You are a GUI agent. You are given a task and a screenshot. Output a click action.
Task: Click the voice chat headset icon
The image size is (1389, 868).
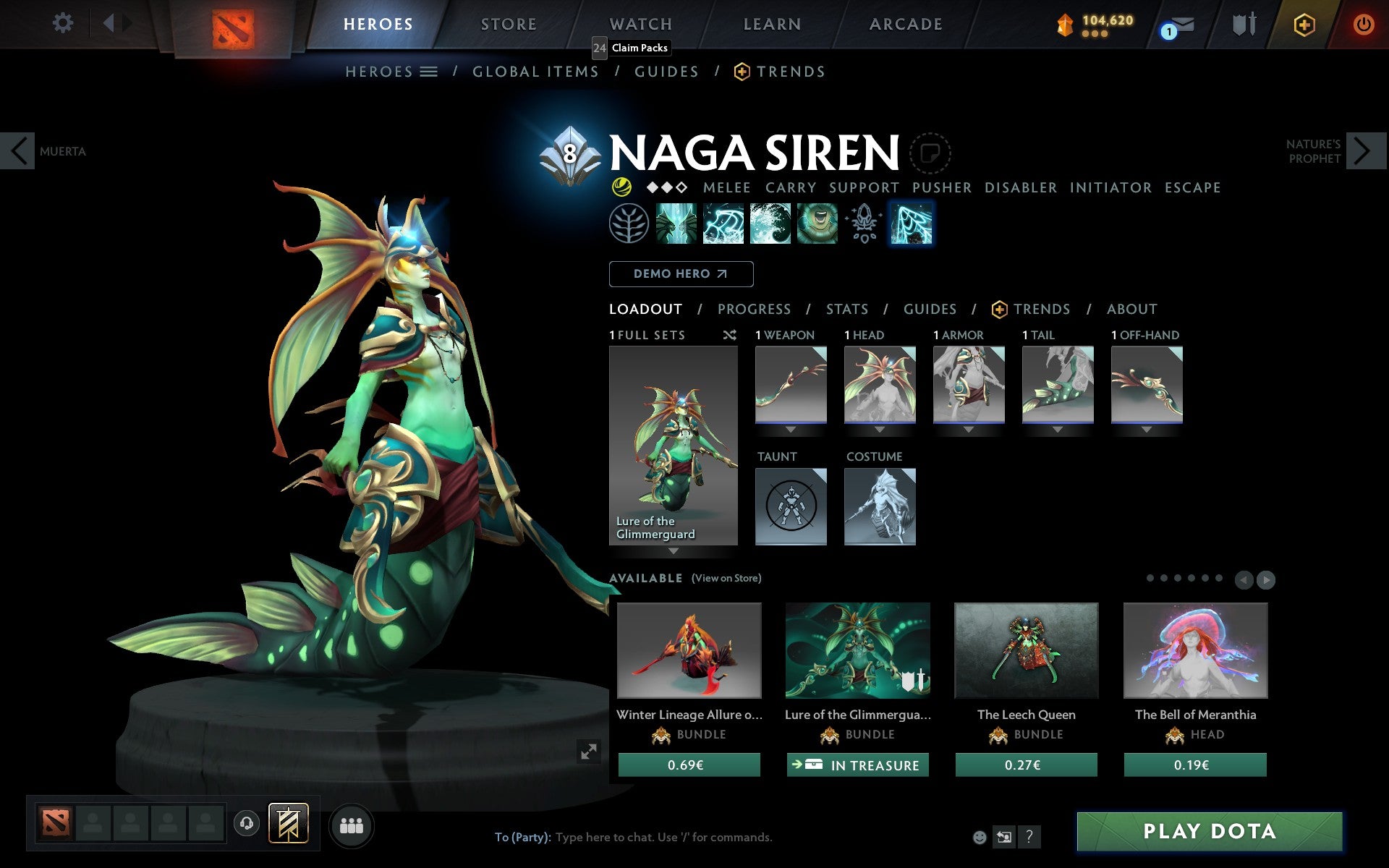click(245, 822)
